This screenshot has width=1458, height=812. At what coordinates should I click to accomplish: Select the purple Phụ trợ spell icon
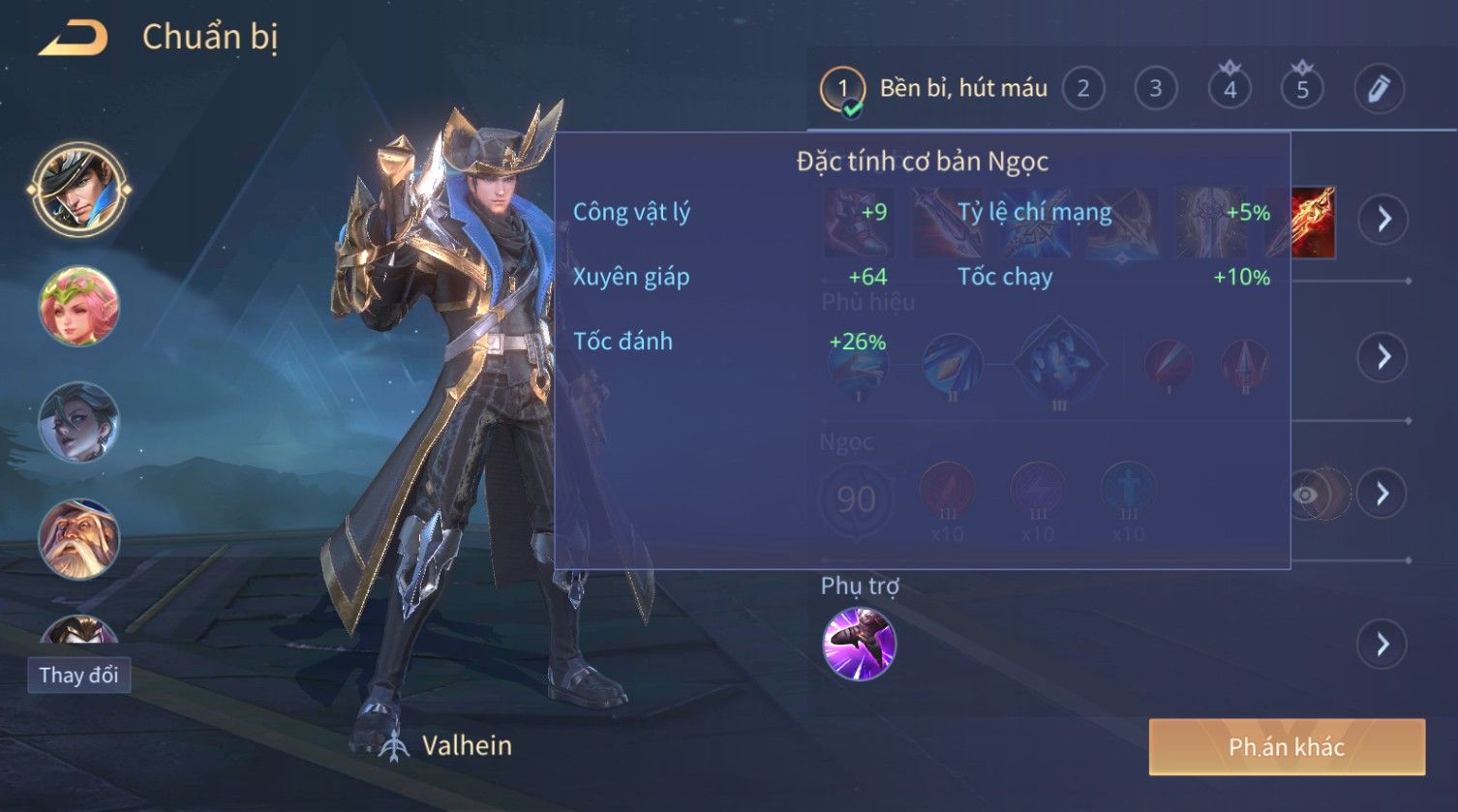(859, 645)
